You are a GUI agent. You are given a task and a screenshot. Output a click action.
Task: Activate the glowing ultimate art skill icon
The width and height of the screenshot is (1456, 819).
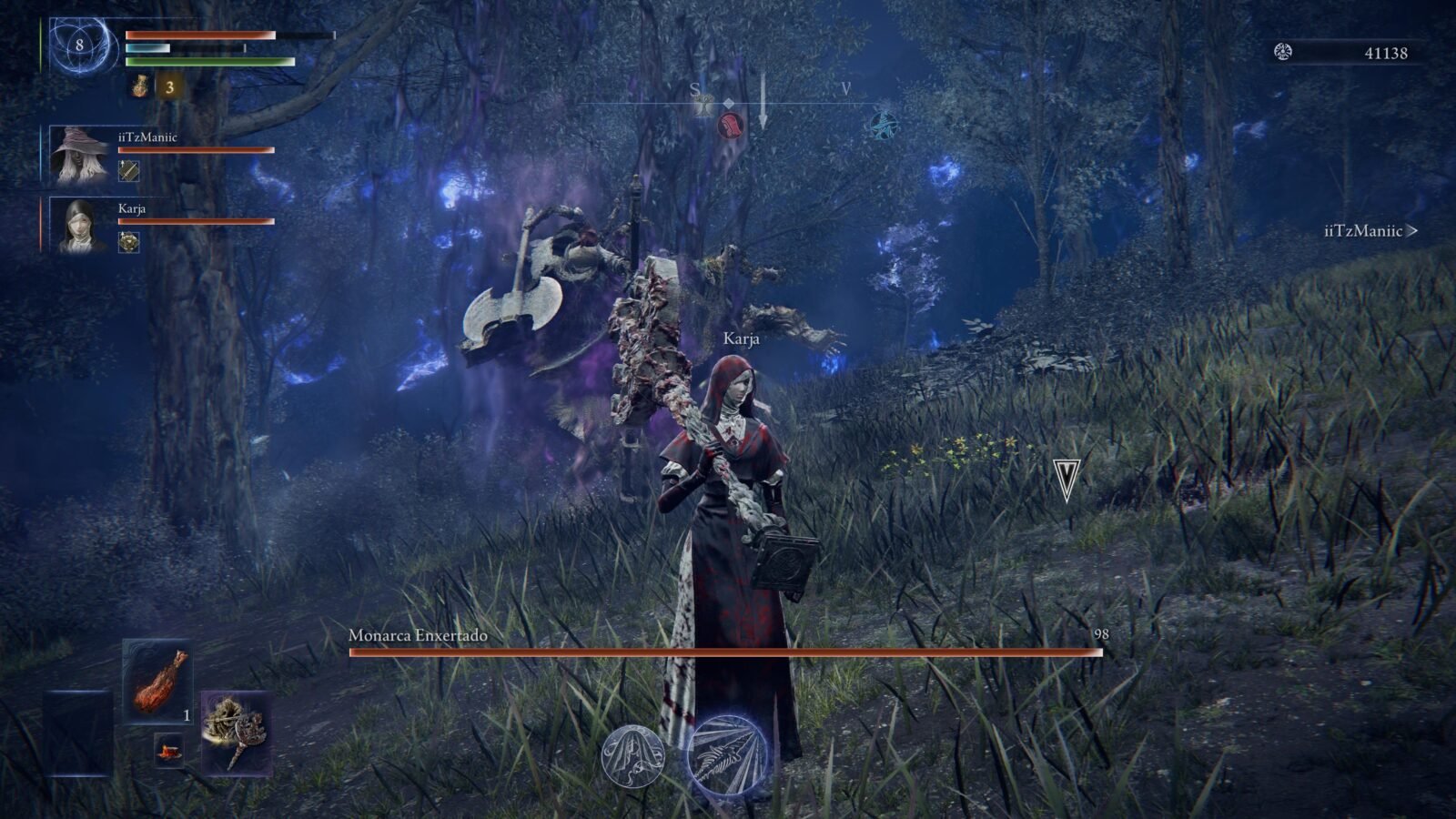(726, 753)
